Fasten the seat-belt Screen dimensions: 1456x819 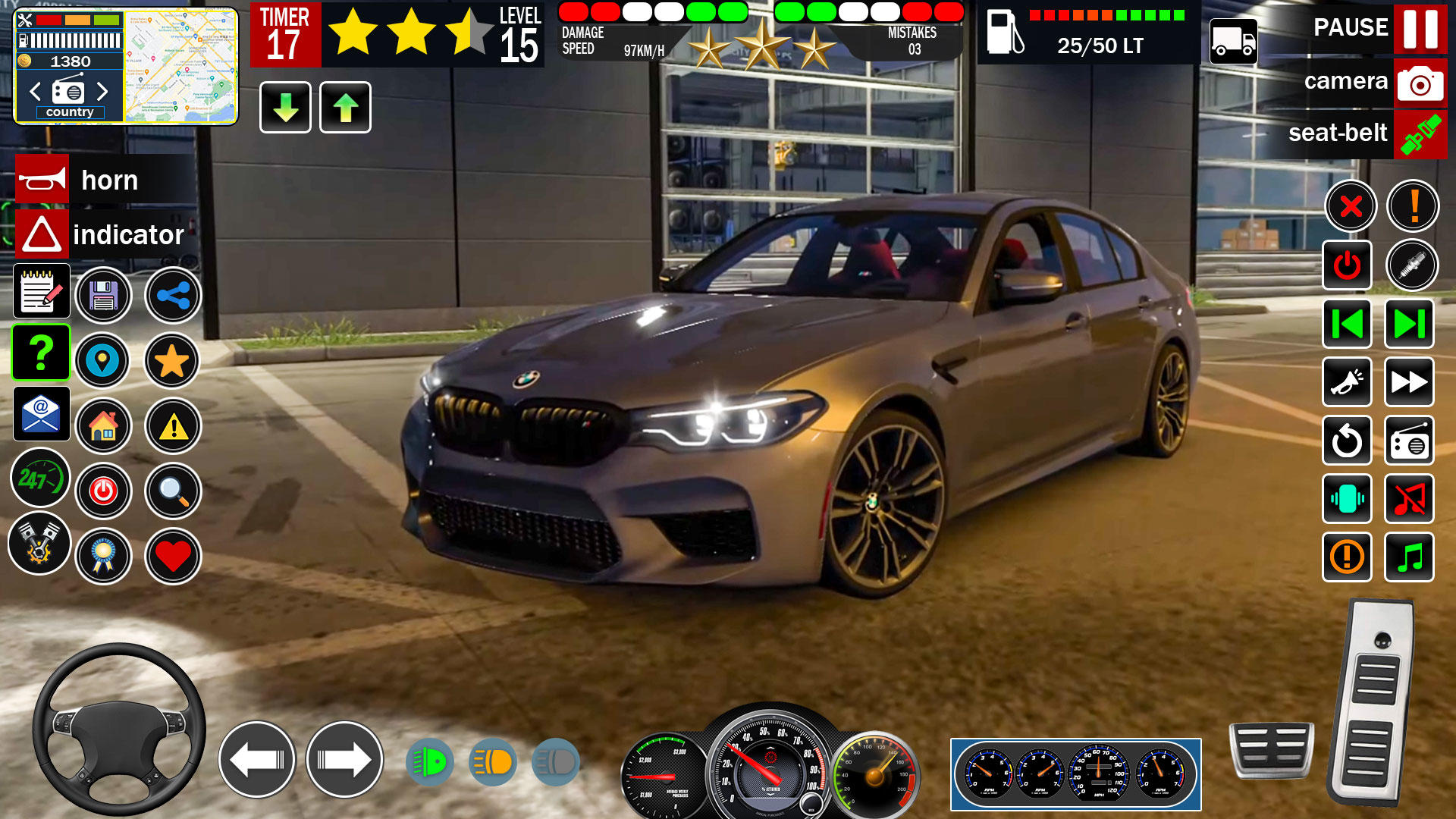point(1420,133)
